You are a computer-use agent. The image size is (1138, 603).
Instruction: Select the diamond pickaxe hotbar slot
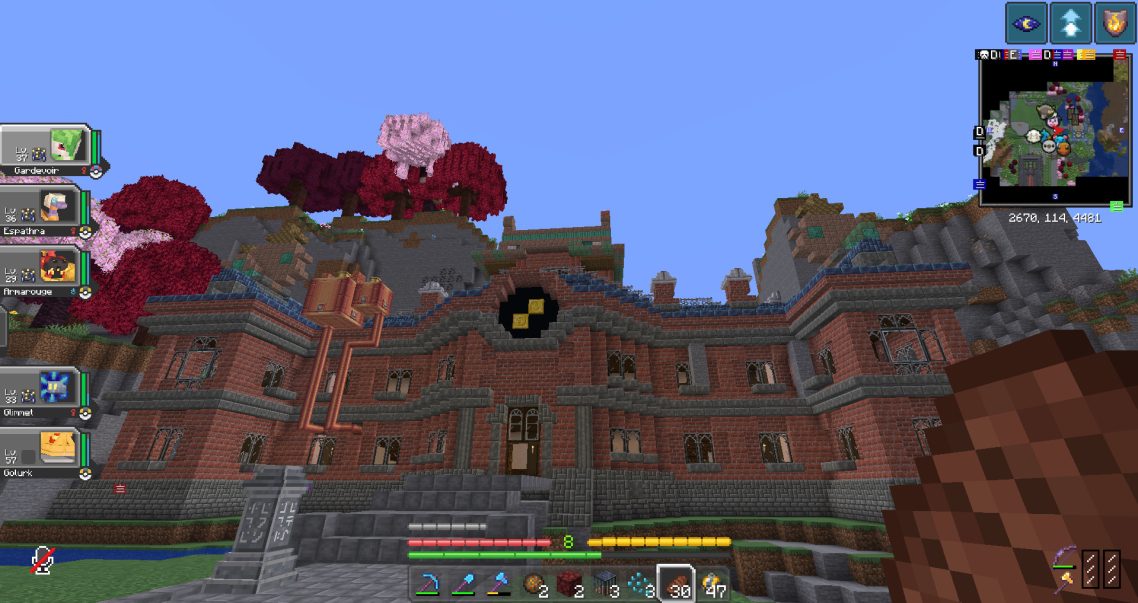pos(431,585)
